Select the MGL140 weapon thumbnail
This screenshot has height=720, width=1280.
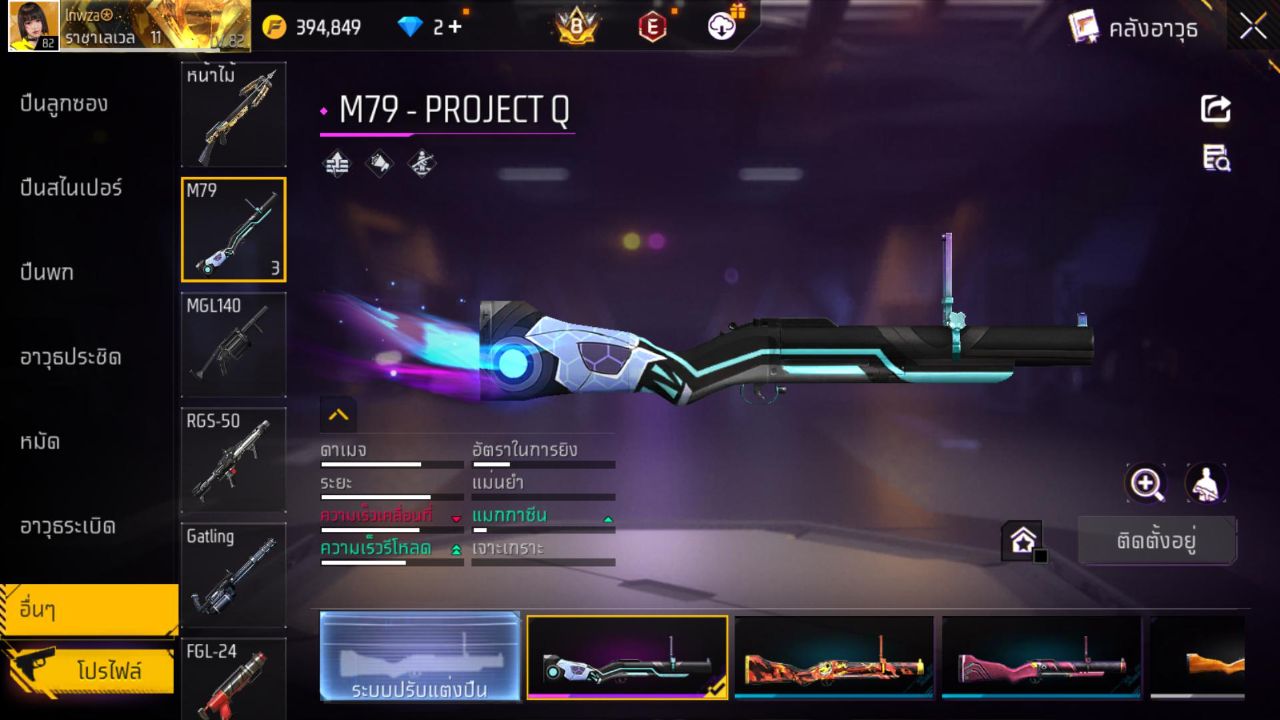pos(233,345)
